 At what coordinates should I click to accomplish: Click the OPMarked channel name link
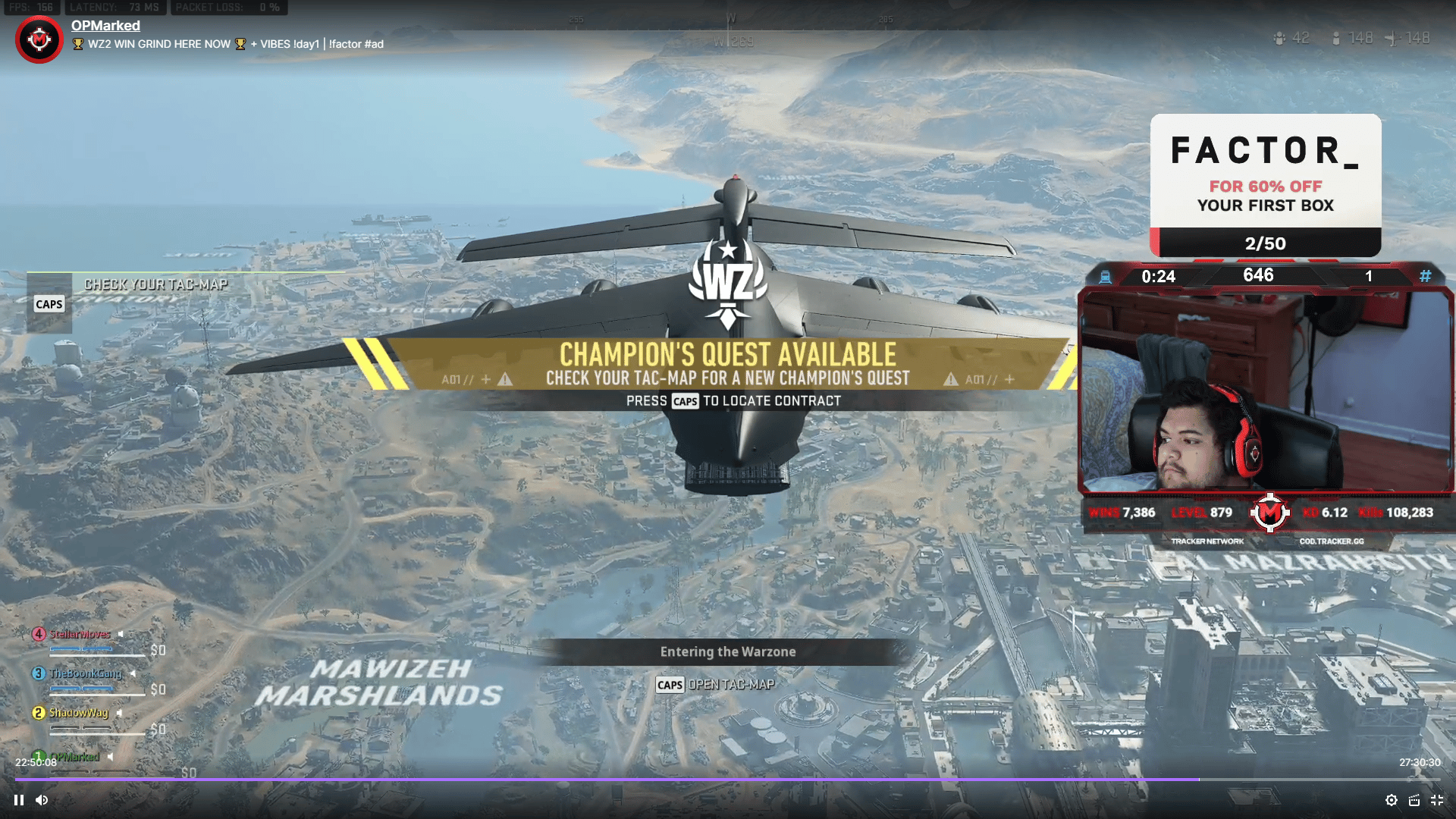tap(105, 25)
